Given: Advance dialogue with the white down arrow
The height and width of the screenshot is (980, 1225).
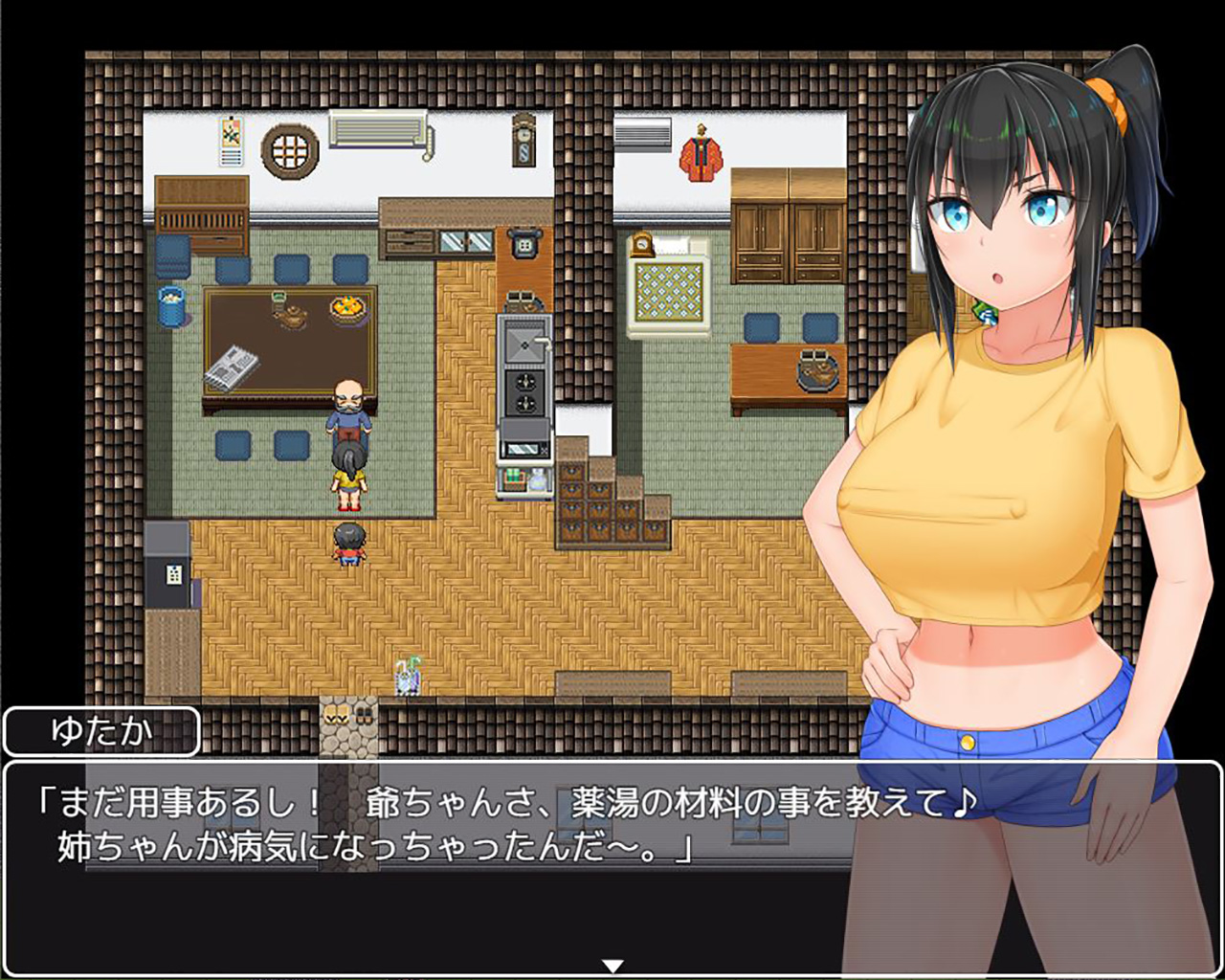Looking at the screenshot, I should [x=612, y=966].
